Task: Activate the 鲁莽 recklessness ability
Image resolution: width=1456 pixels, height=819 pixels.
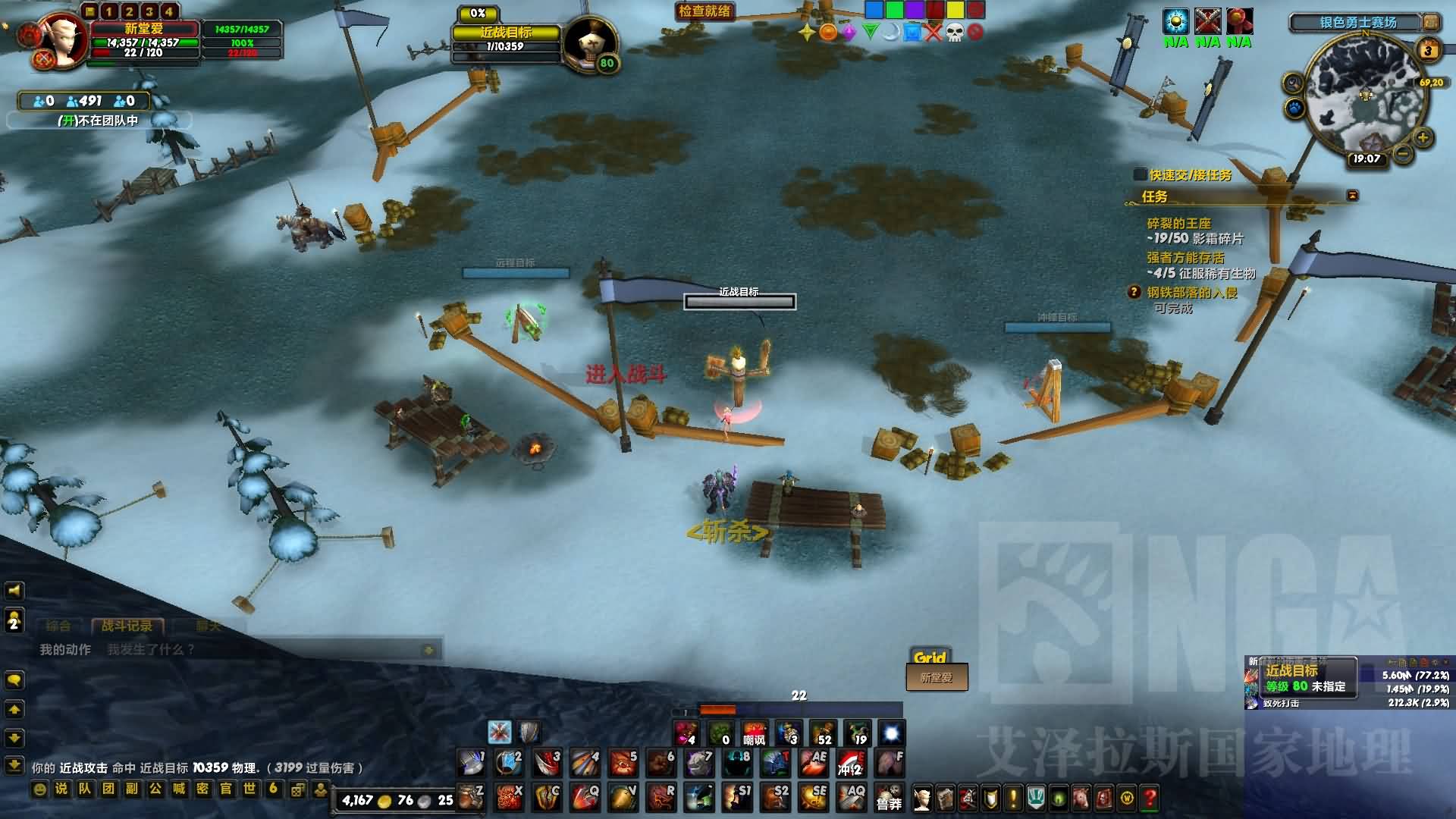Action: click(x=889, y=798)
